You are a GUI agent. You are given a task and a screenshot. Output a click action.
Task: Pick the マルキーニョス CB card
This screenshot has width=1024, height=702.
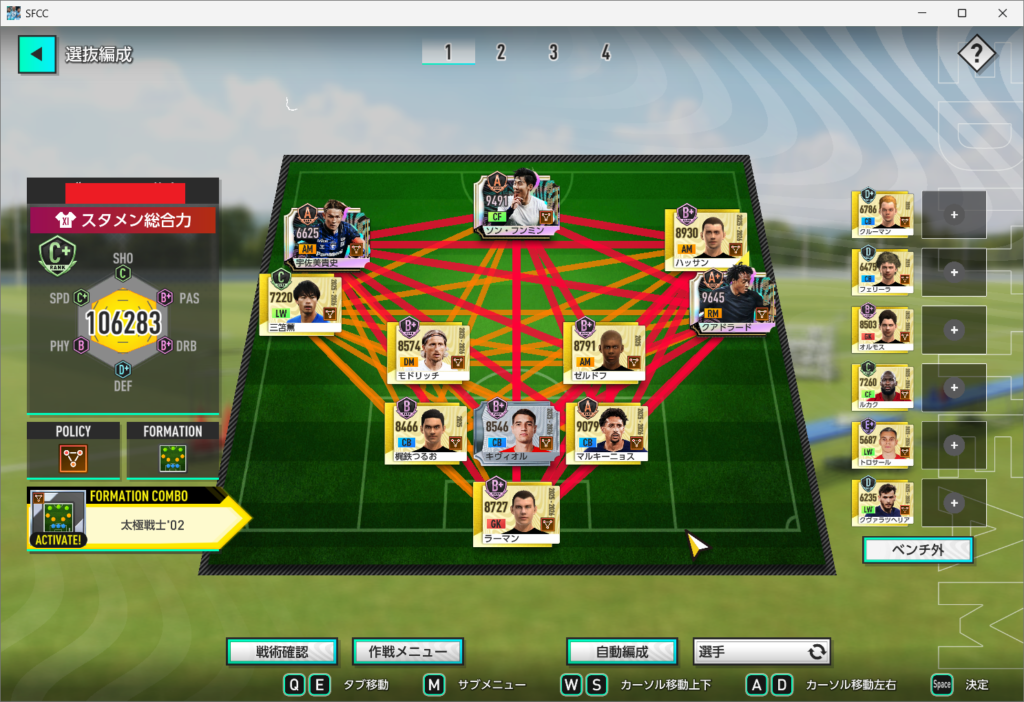[606, 431]
